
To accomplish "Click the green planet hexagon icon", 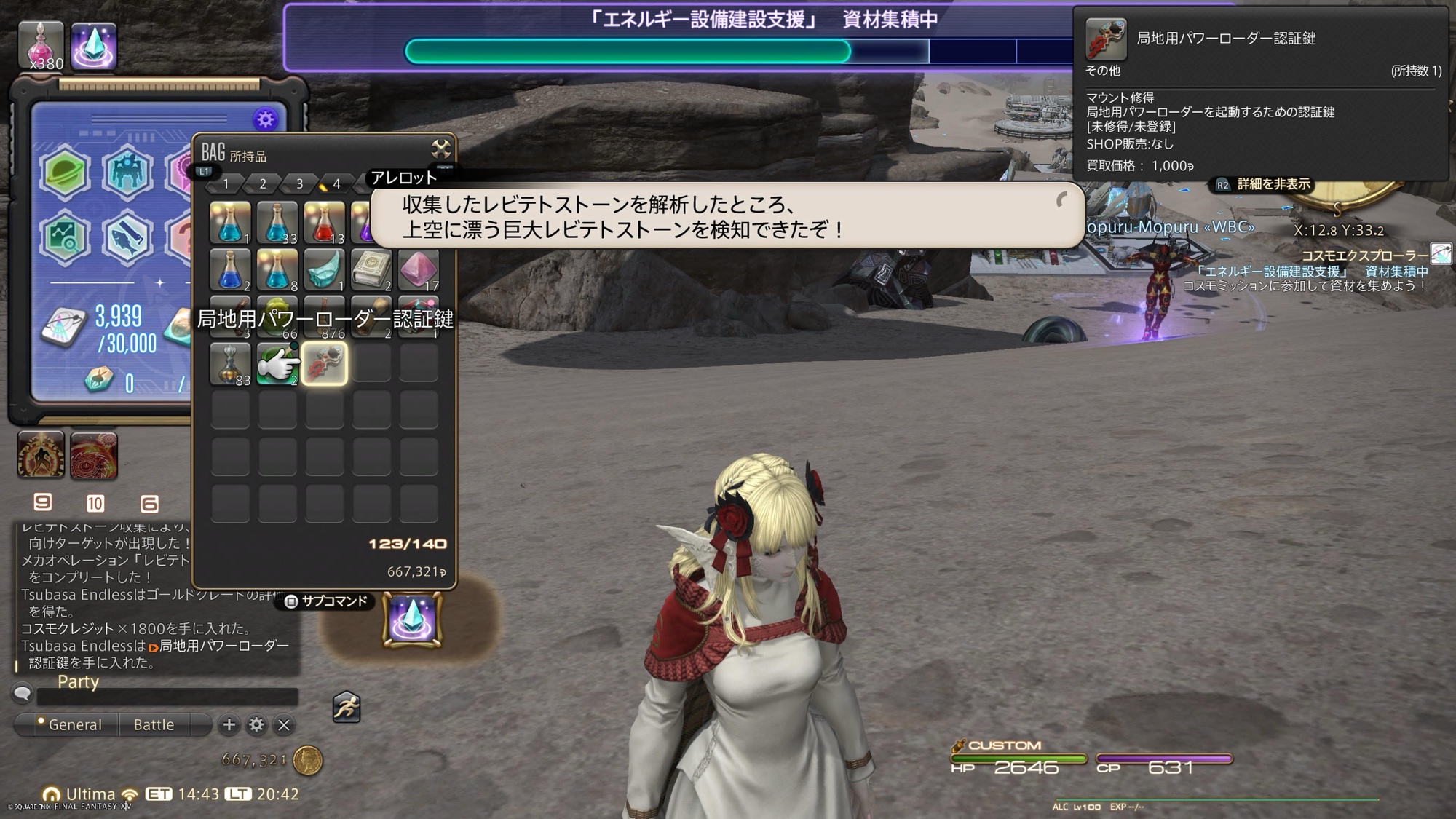I will coord(65,173).
